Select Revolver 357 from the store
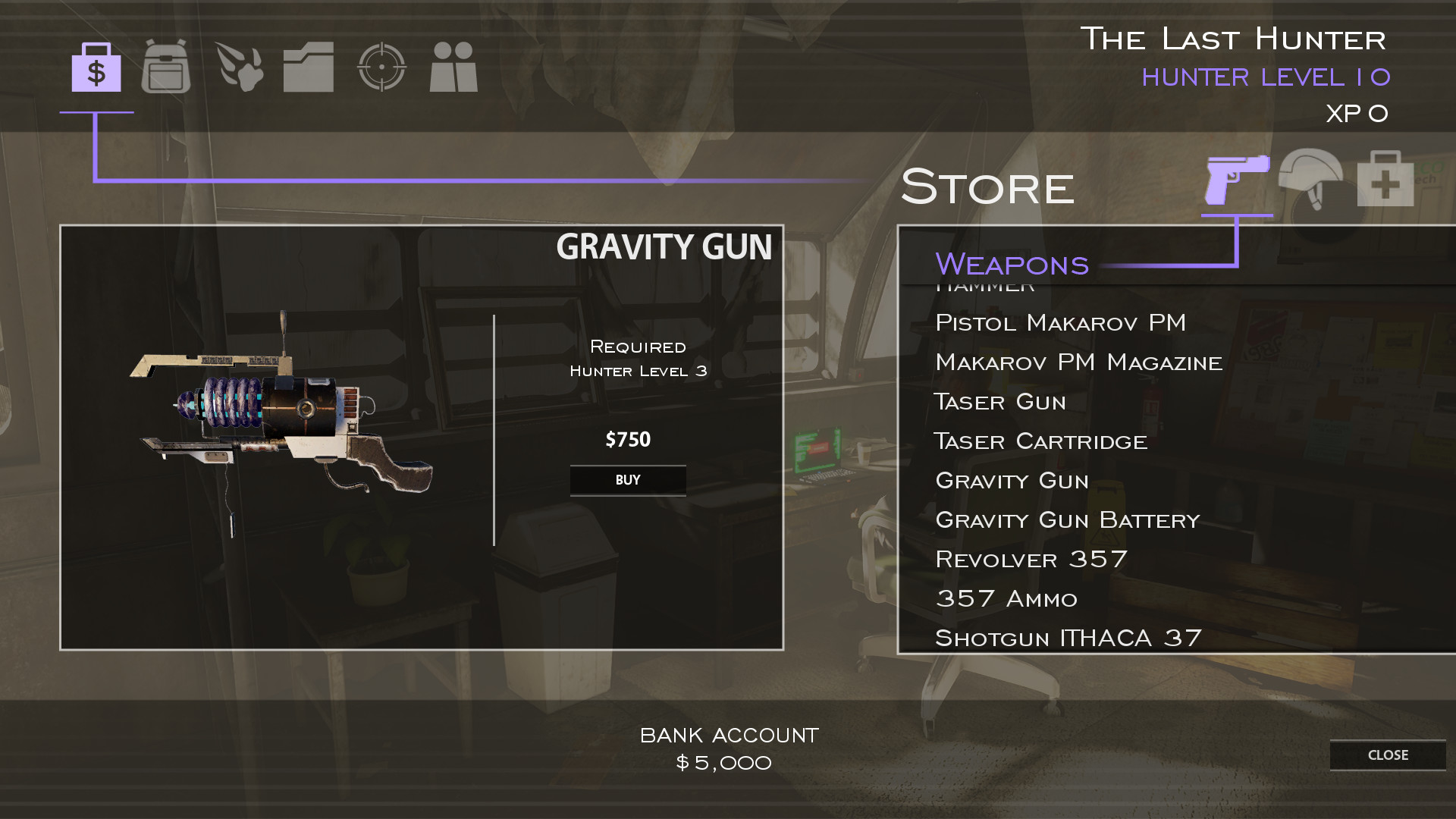The width and height of the screenshot is (1456, 819). (x=1031, y=560)
